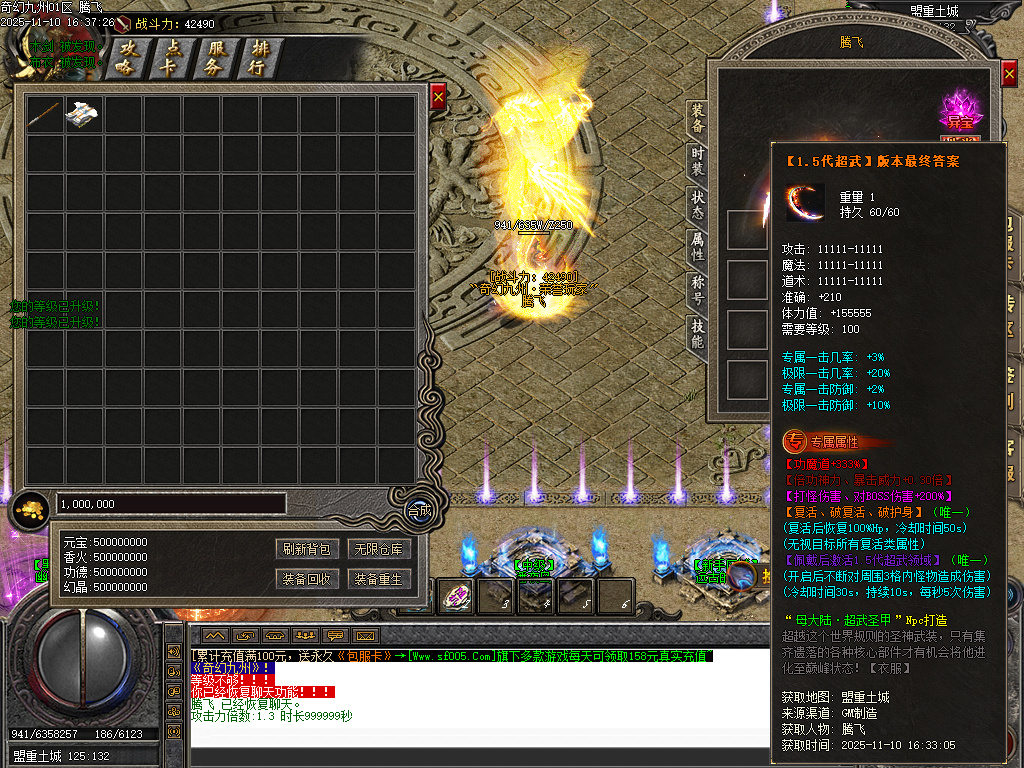This screenshot has width=1024, height=768.
Task: Choose 装备重生 equipment rebirth
Action: tap(379, 579)
